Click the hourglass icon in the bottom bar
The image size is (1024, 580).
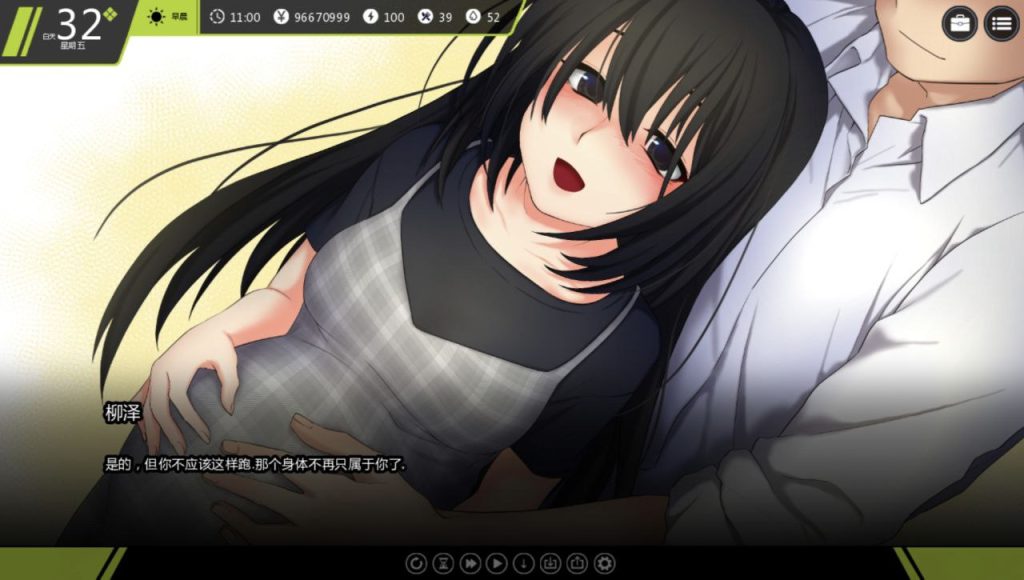click(443, 563)
